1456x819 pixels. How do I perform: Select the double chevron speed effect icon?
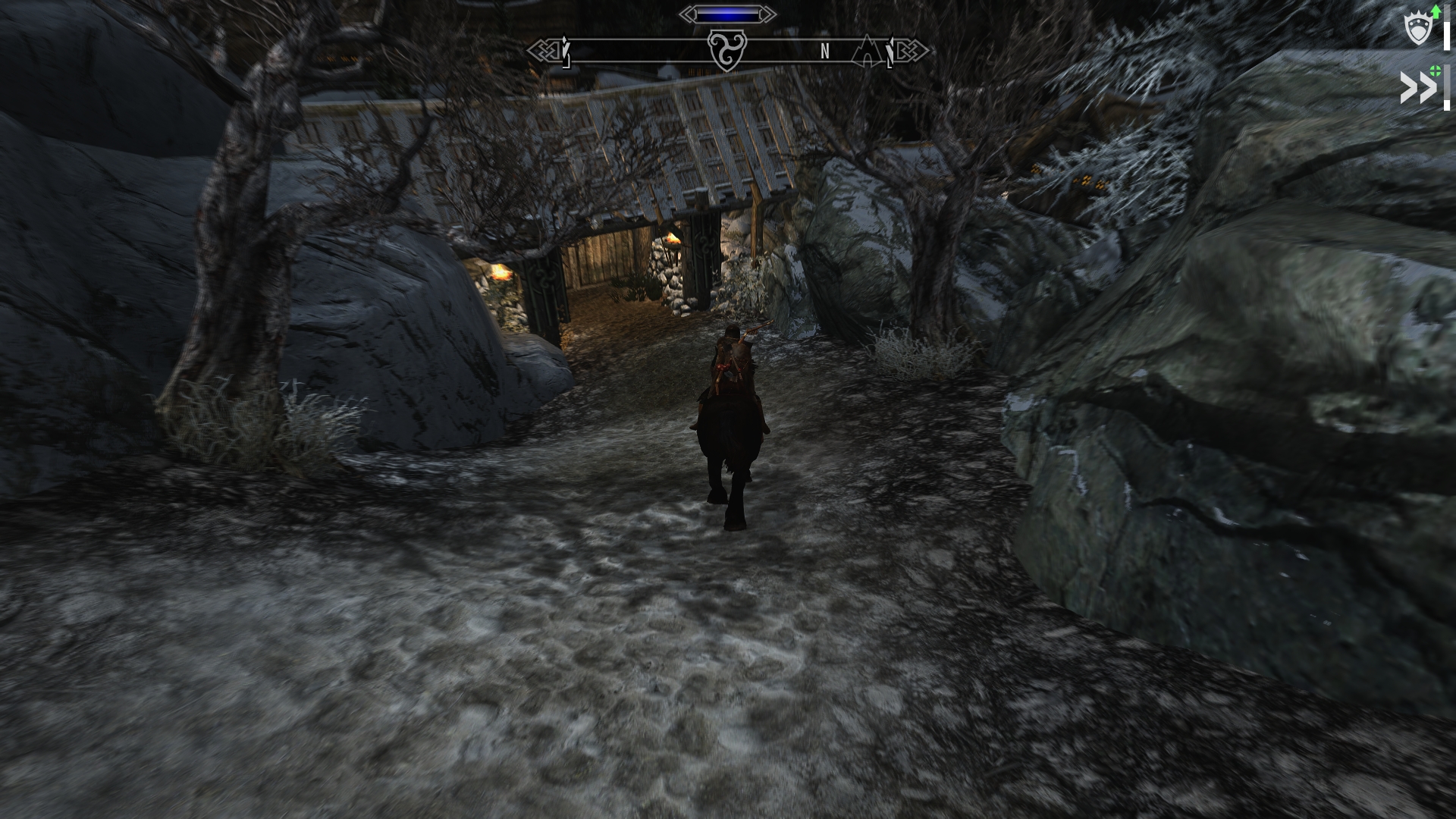[x=1417, y=89]
